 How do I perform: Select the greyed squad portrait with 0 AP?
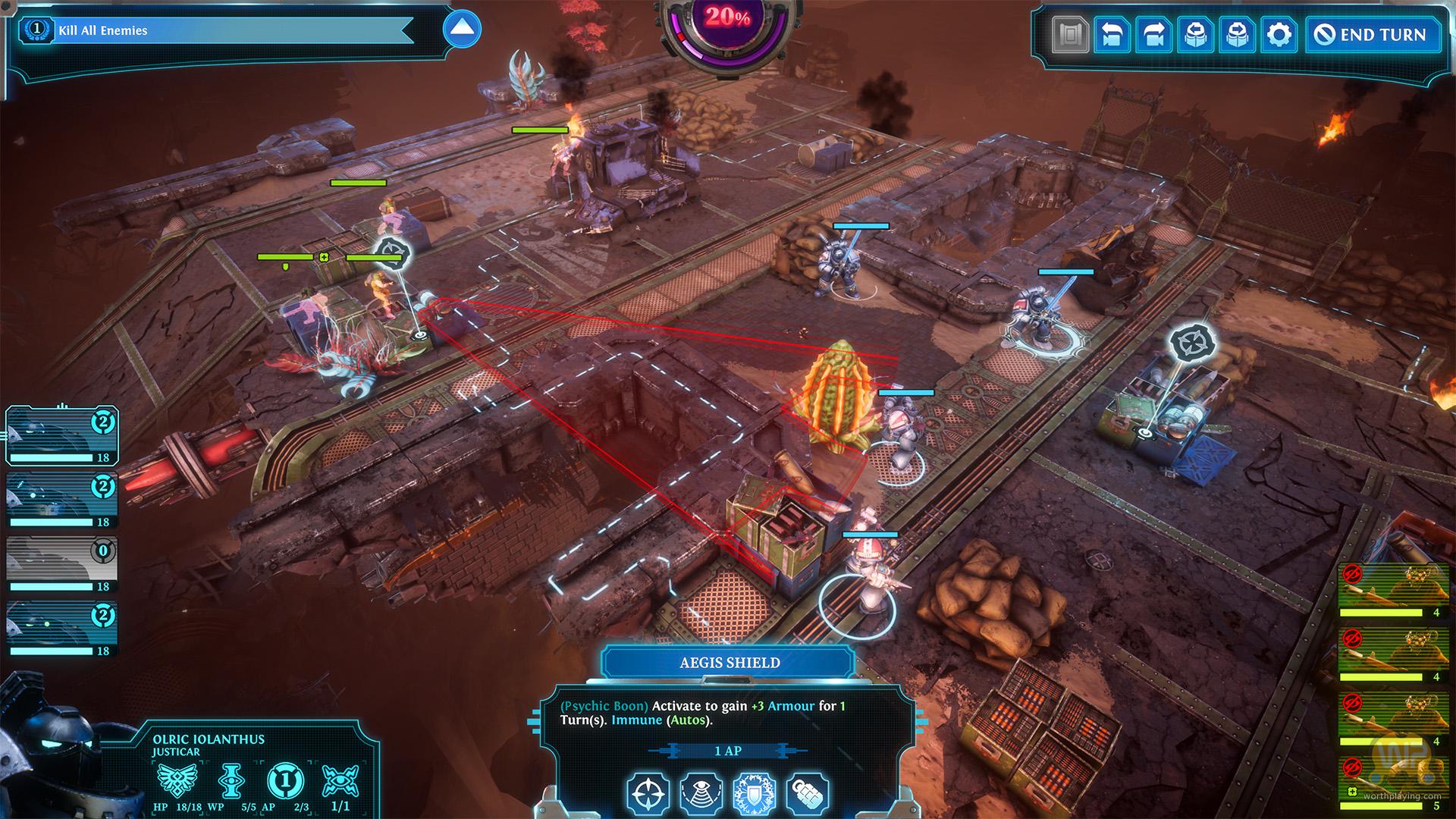click(x=62, y=564)
